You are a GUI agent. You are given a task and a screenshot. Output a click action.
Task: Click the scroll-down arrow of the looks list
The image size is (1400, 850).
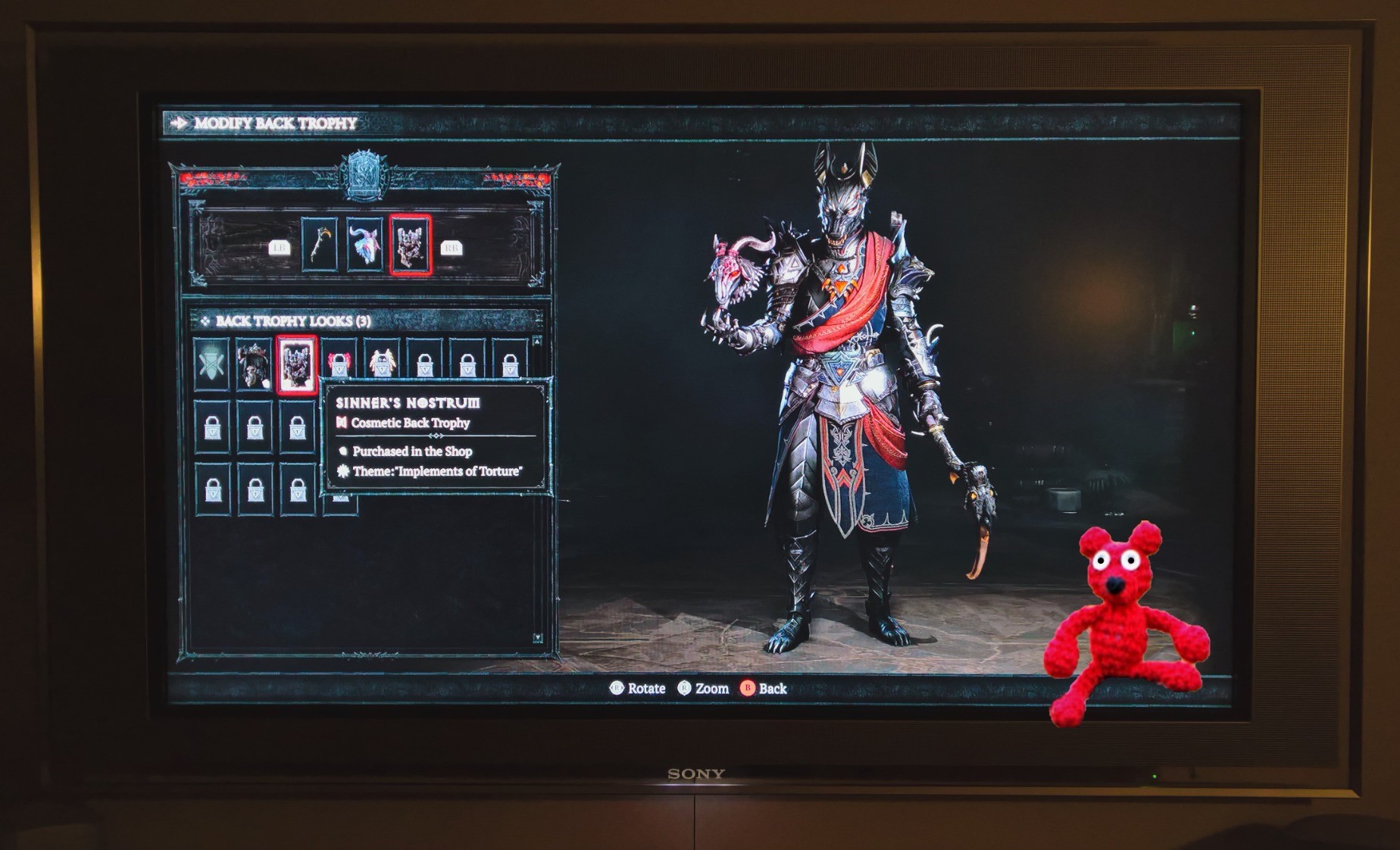(x=537, y=638)
